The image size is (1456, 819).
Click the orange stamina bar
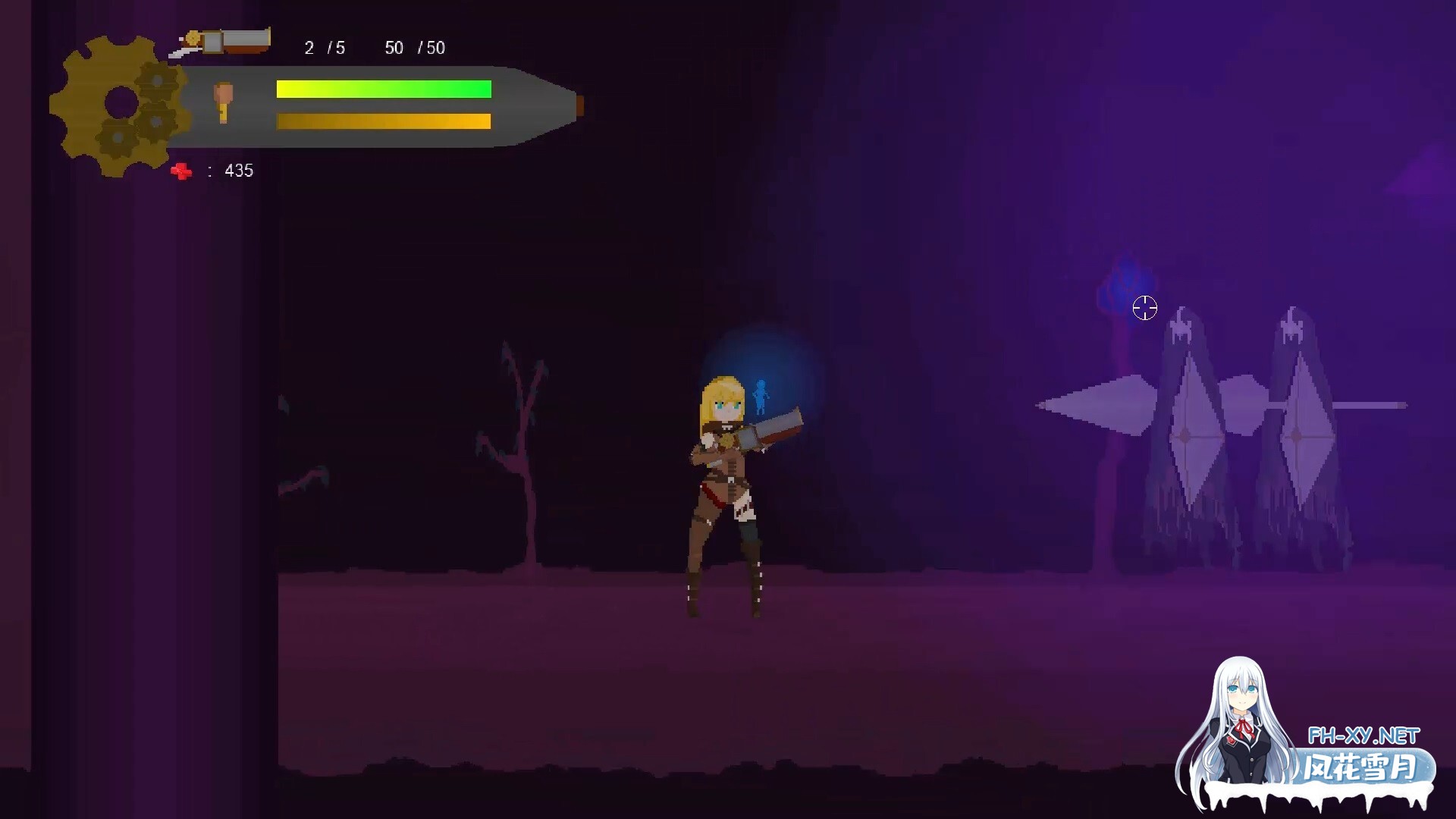(x=383, y=121)
